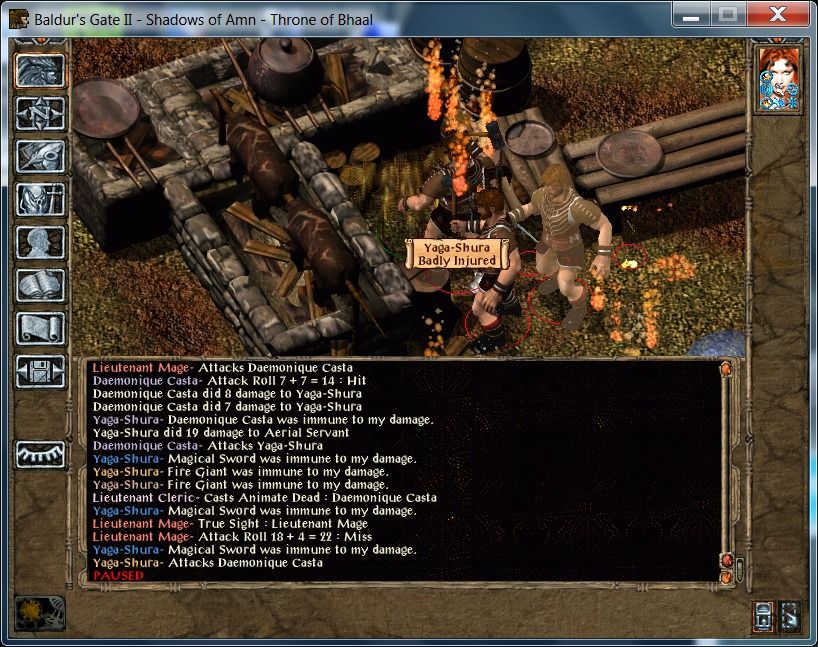
Task: Open the journal quill button
Action: pyautogui.click(x=40, y=156)
